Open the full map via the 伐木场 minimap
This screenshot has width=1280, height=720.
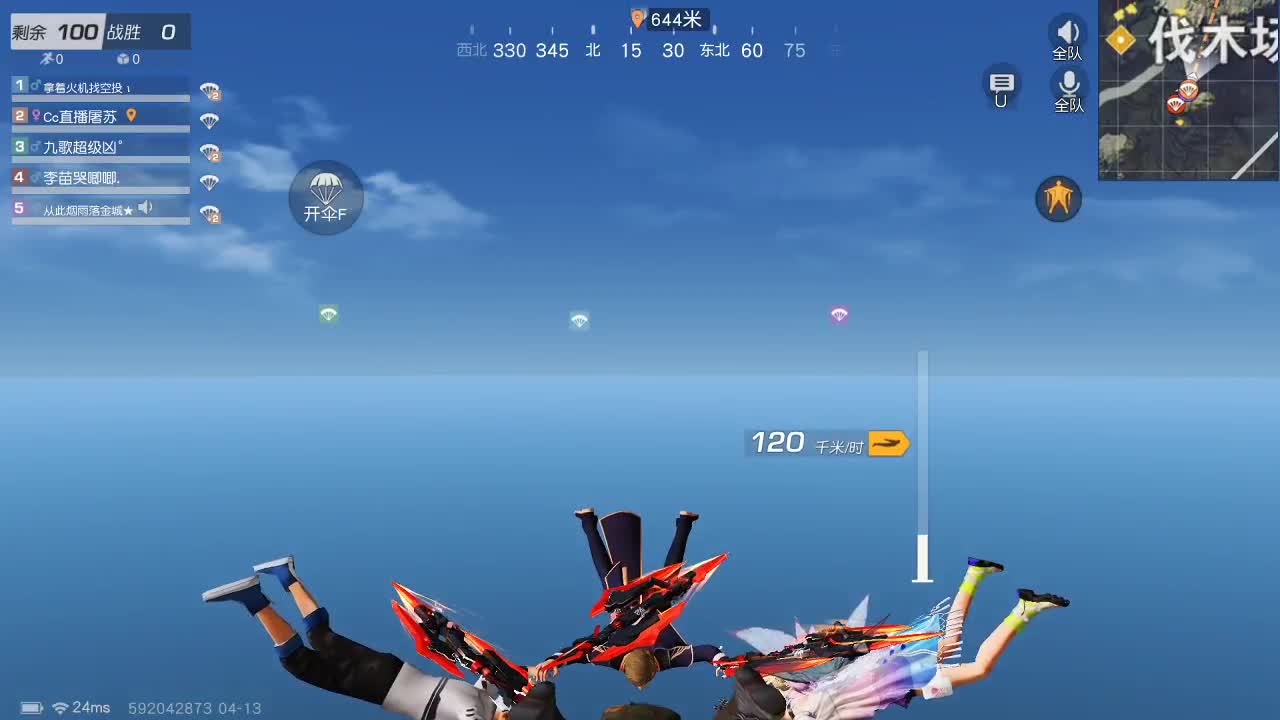(x=1190, y=90)
